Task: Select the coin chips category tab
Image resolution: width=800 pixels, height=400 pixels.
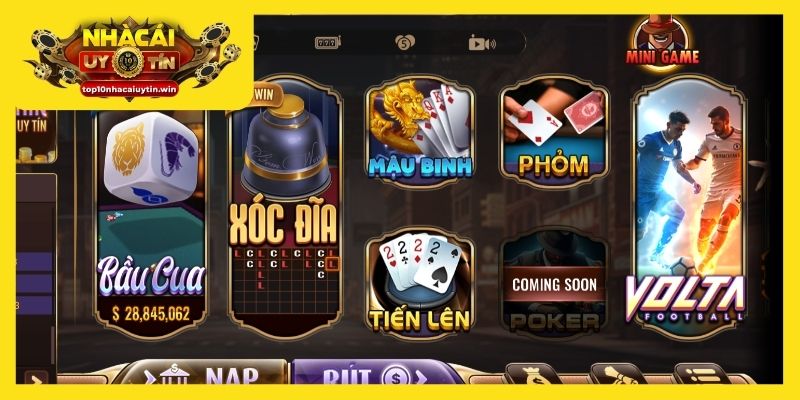Action: [404, 43]
